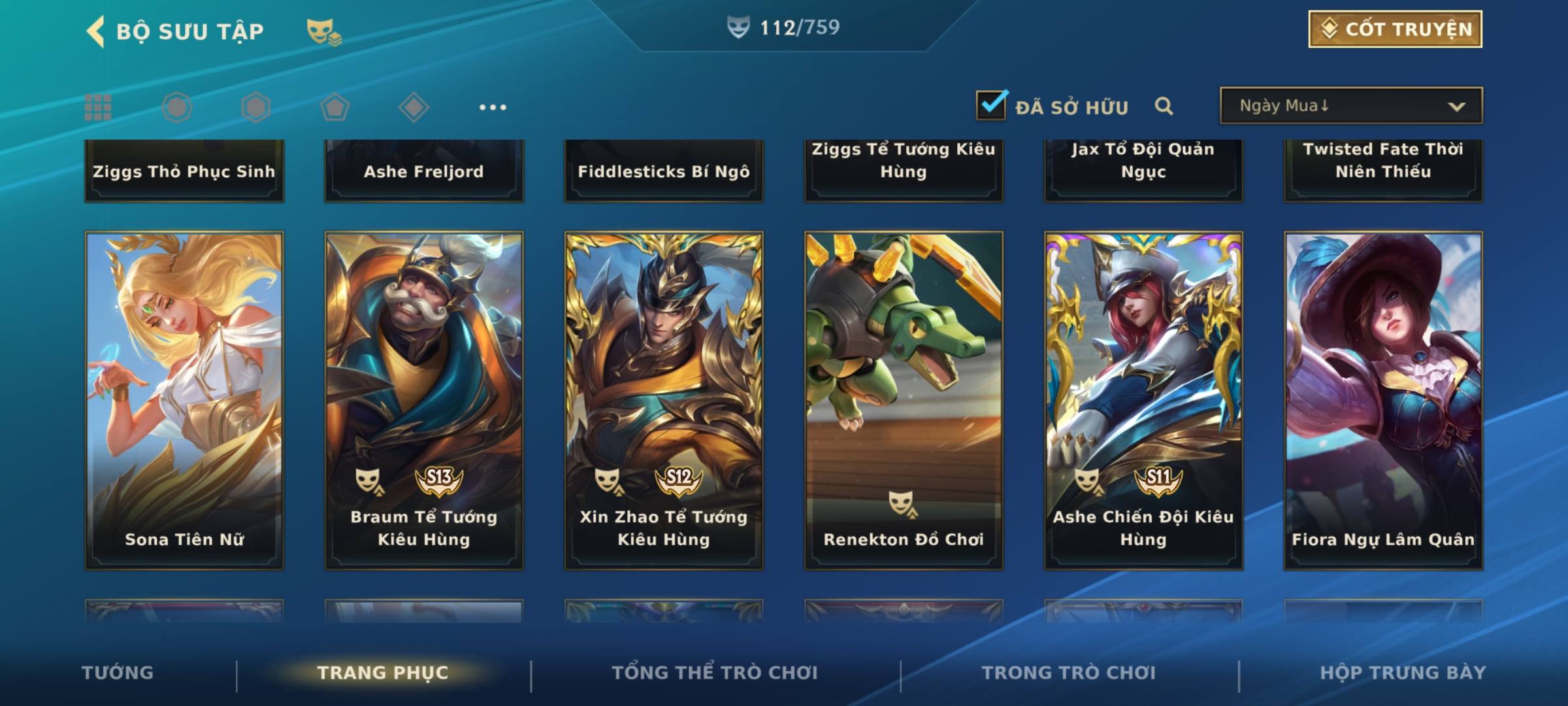Select Ashe Chiến Đội Kiêu Hùng skin
Image resolution: width=1568 pixels, height=706 pixels.
pos(1143,400)
